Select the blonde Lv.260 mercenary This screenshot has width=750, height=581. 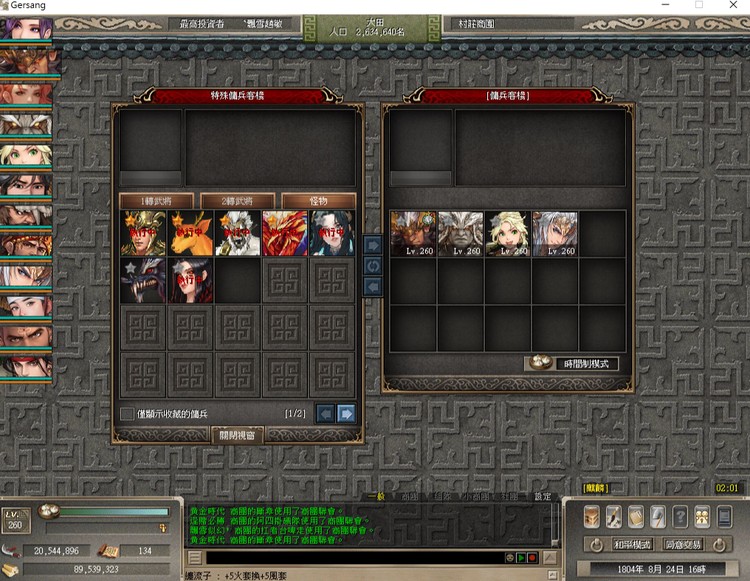click(508, 234)
